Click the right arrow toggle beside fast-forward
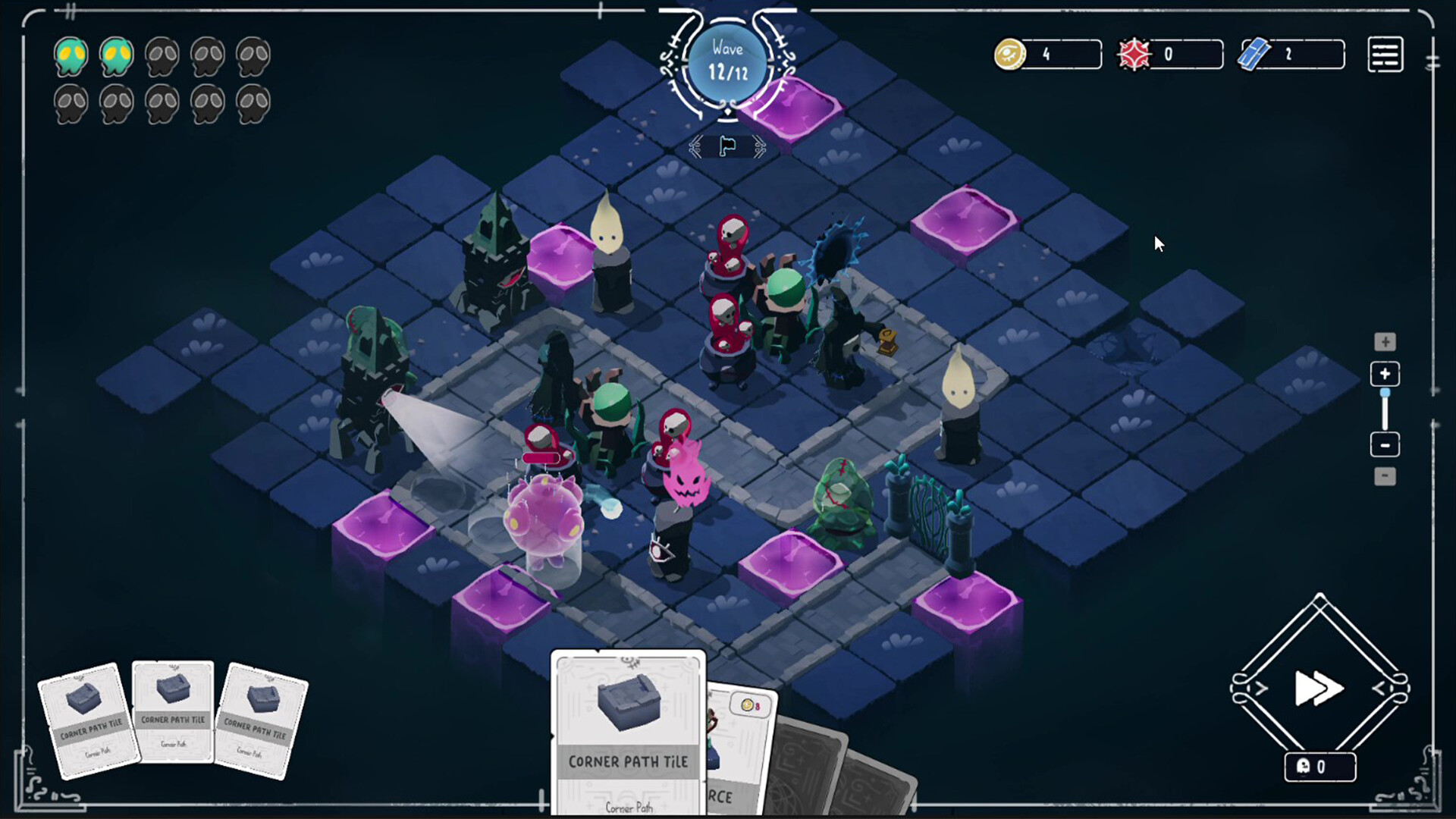The image size is (1456, 819). (x=1380, y=689)
